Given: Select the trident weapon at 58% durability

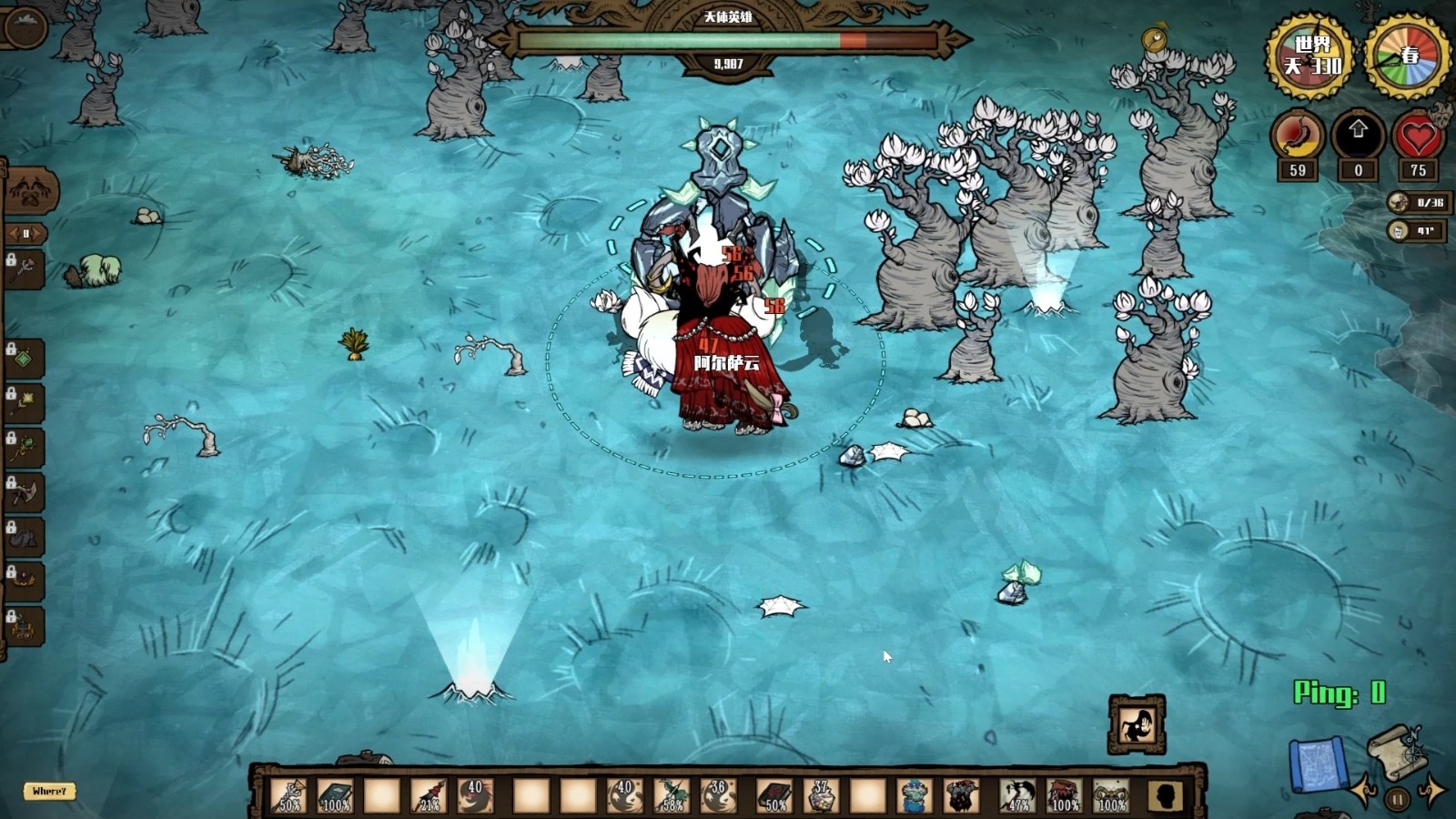Looking at the screenshot, I should [x=672, y=795].
